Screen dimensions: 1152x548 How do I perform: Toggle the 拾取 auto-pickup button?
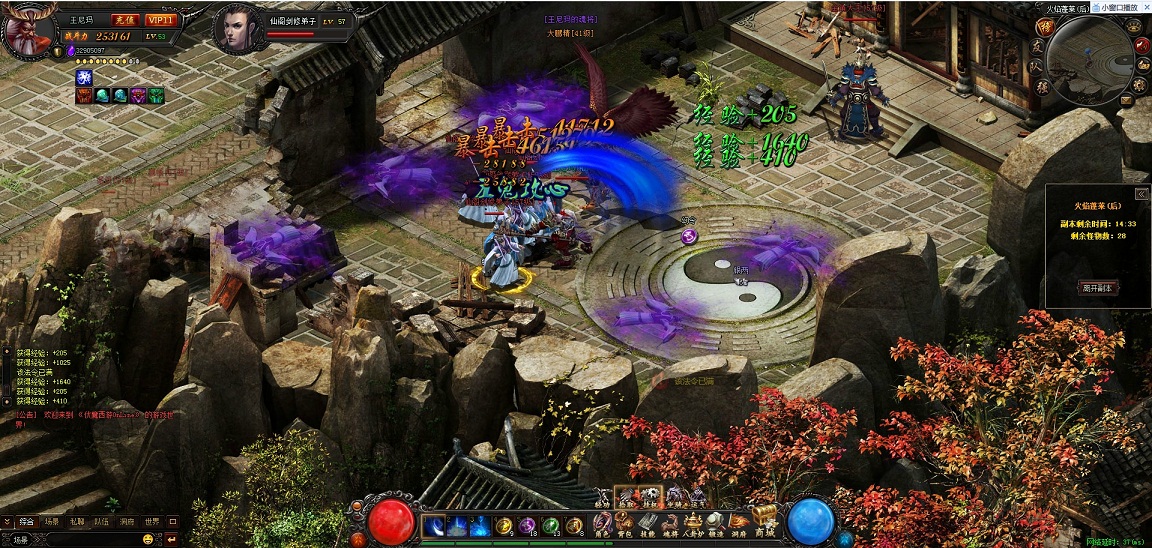[625, 497]
